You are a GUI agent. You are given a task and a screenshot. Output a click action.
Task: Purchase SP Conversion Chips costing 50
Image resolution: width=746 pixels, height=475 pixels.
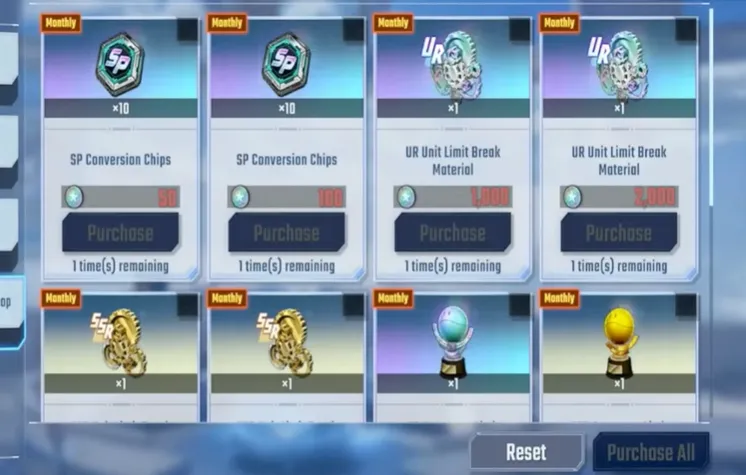120,233
